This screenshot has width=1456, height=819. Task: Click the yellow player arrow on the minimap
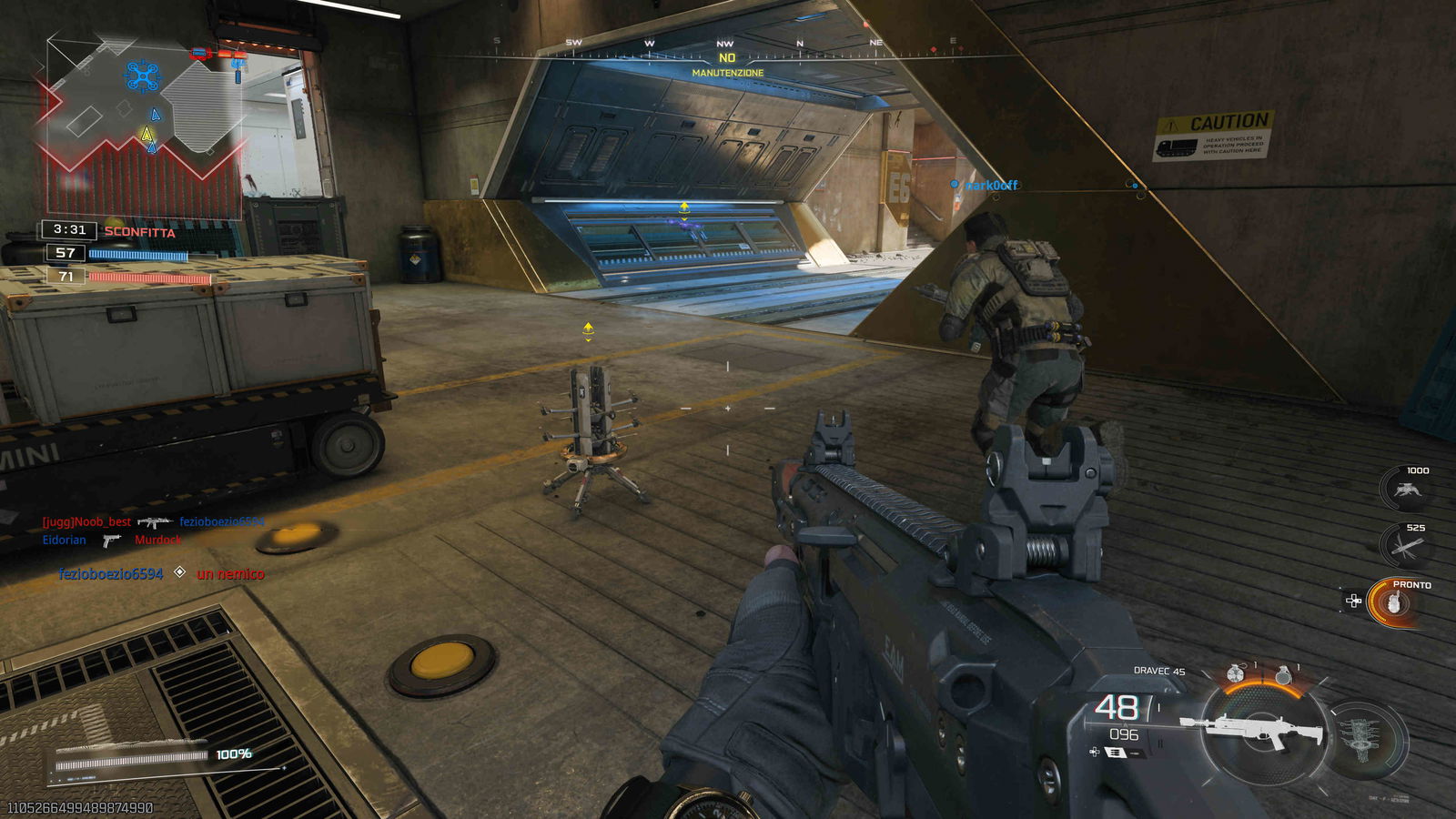tap(147, 135)
